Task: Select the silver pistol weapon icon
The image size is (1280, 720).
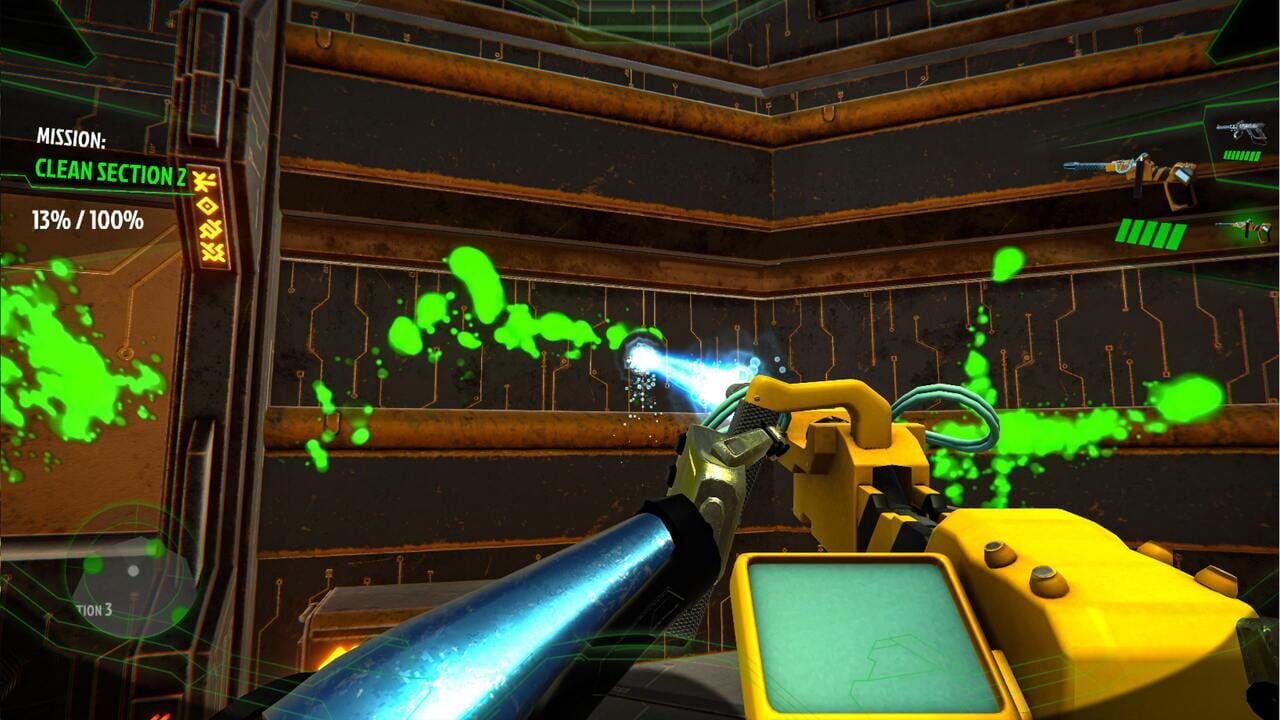Action: [1242, 132]
